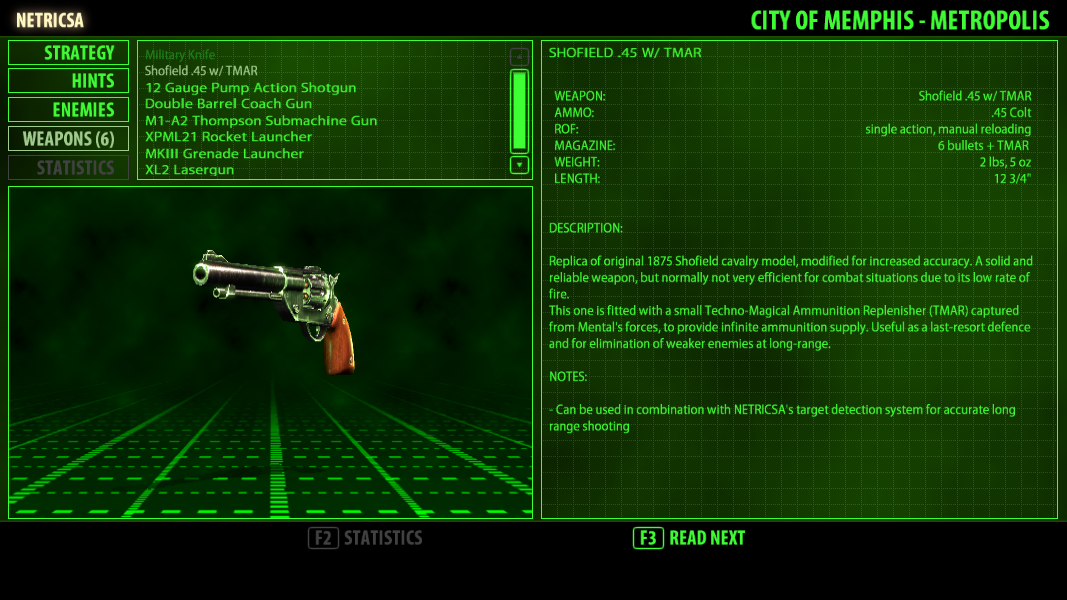The width and height of the screenshot is (1067, 600).
Task: Click Read Next at the bottom
Action: coord(690,538)
